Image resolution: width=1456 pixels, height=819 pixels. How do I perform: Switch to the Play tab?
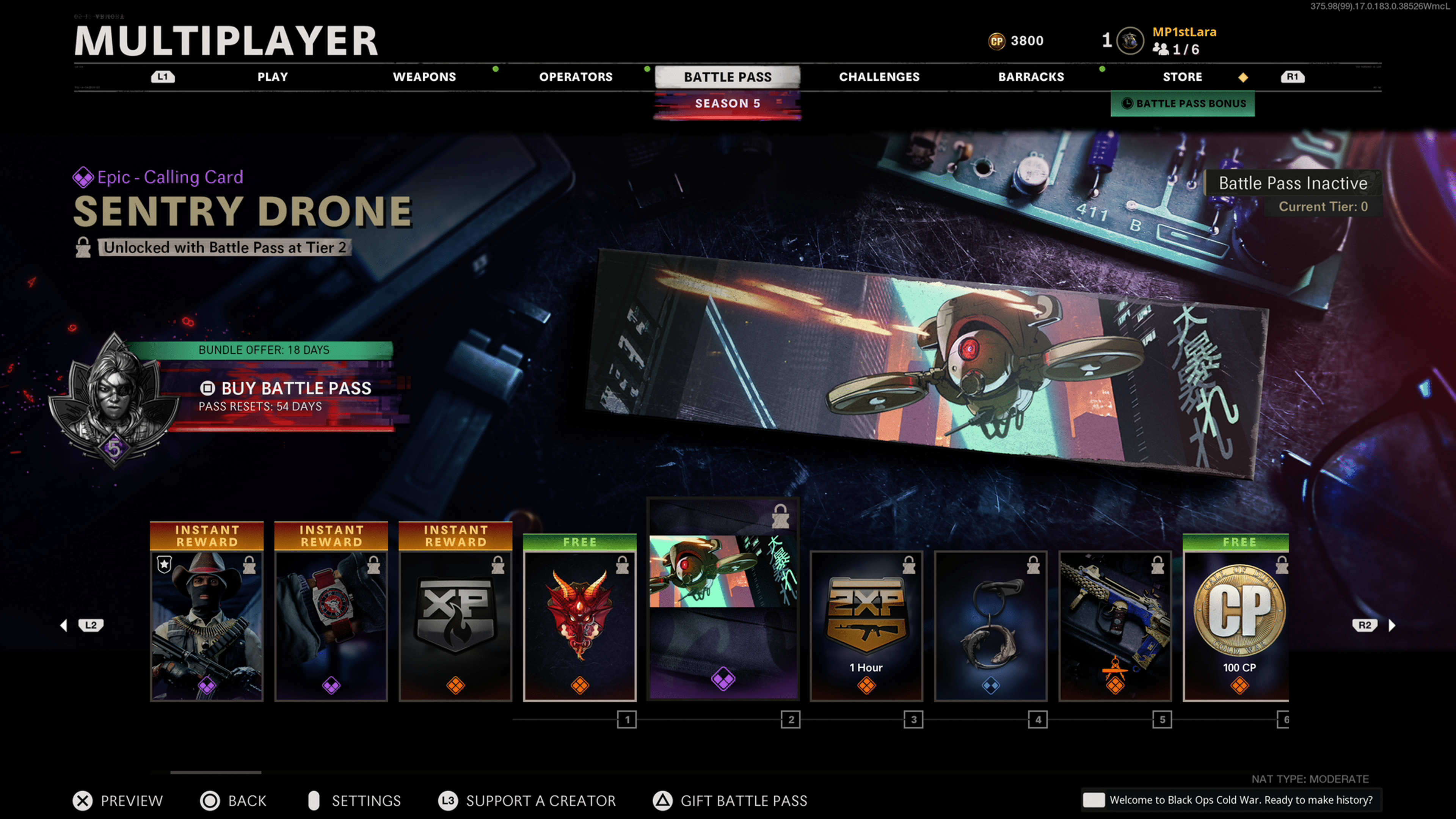(x=273, y=77)
